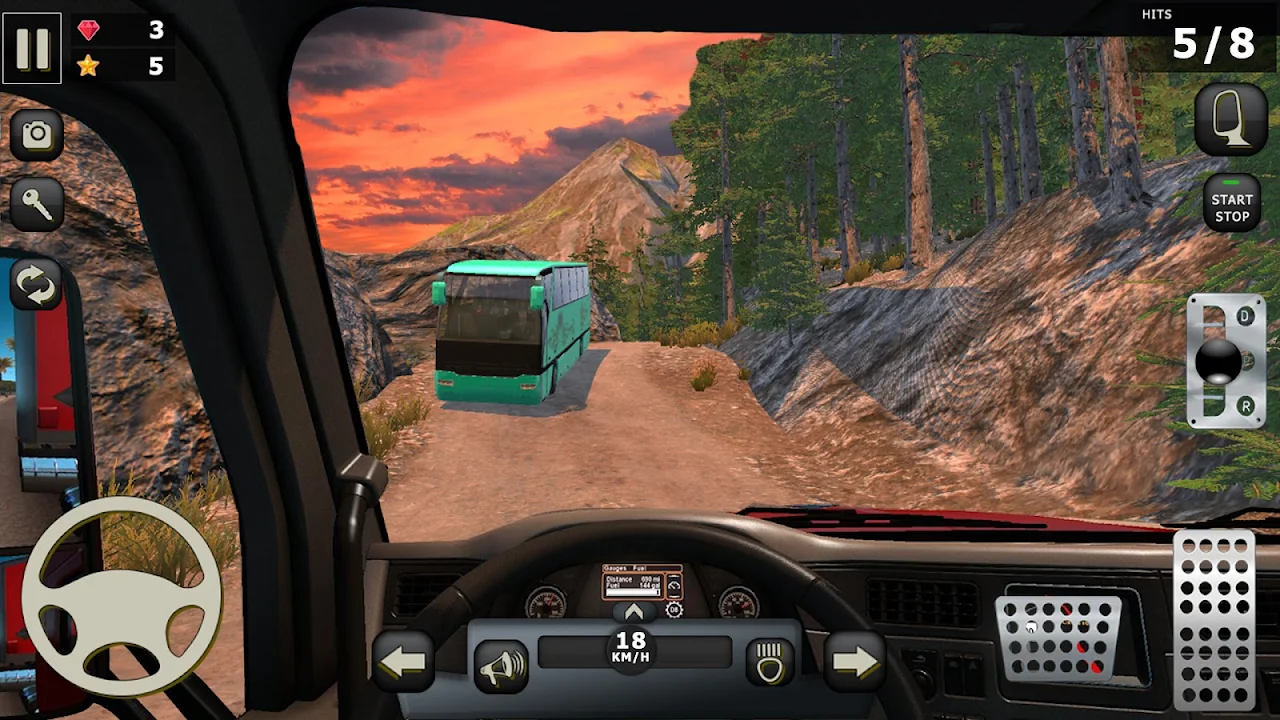
Task: Step on the accelerator pedal
Action: tap(1213, 618)
